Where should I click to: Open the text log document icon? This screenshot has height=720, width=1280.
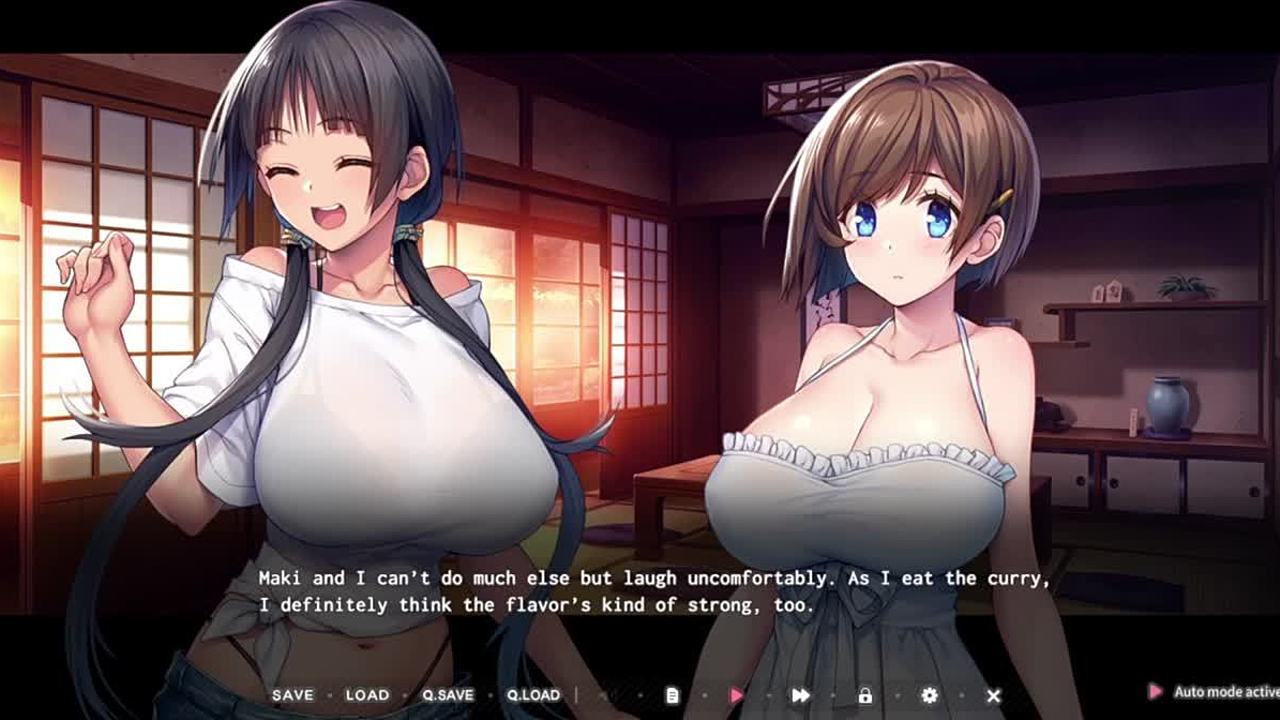tap(673, 695)
